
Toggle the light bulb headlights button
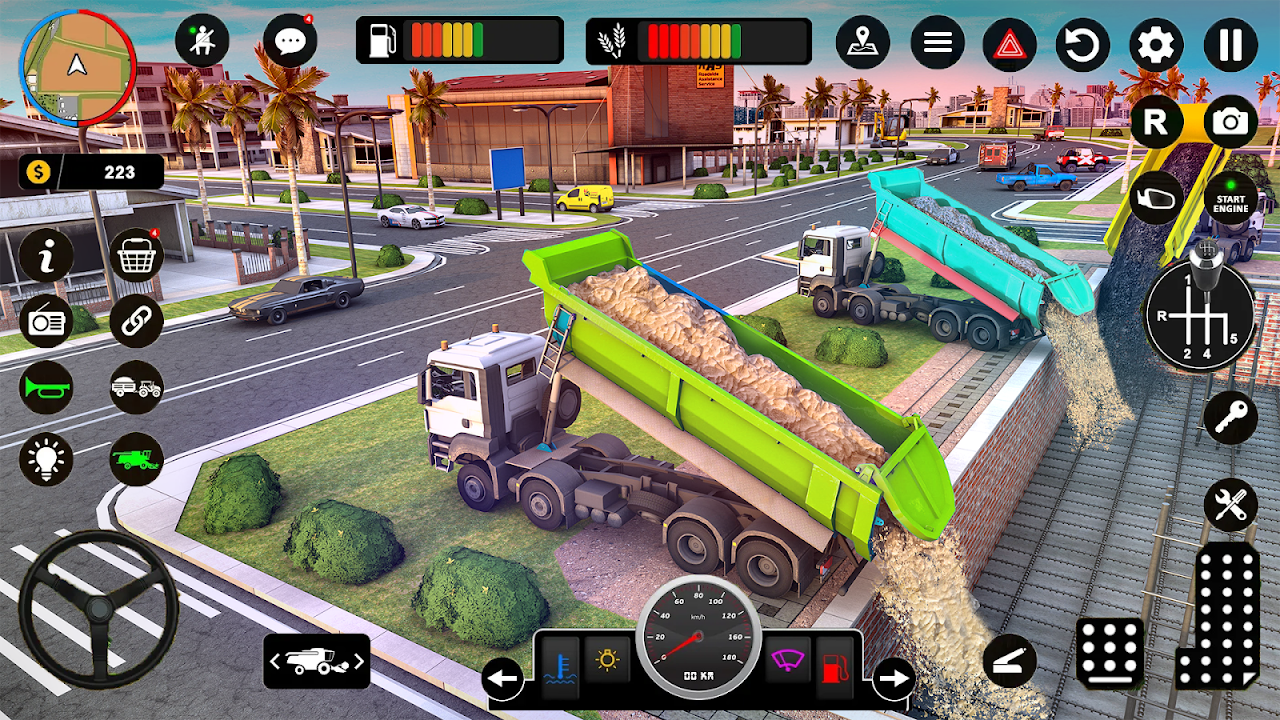coord(46,459)
